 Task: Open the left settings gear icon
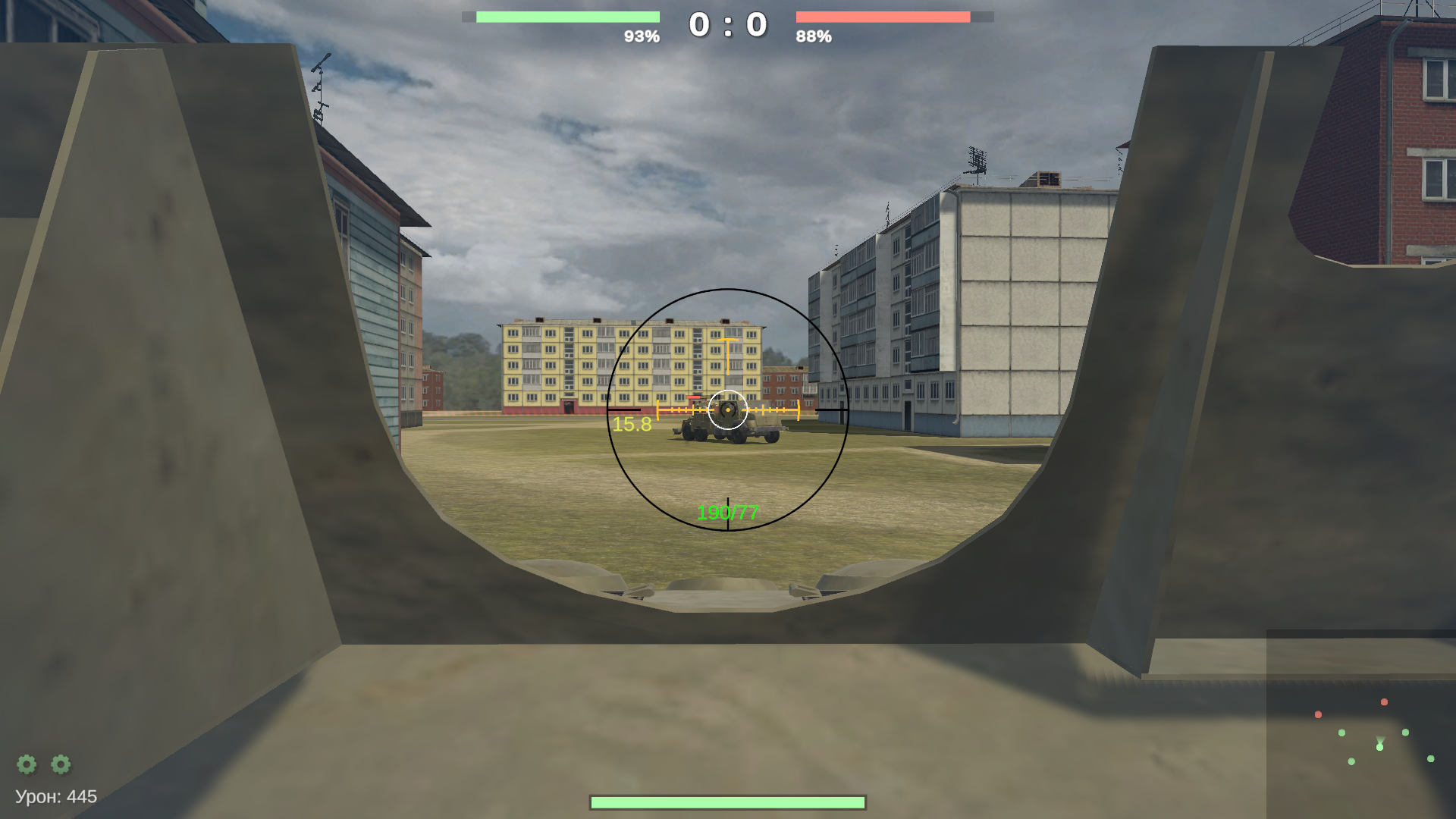[x=28, y=765]
